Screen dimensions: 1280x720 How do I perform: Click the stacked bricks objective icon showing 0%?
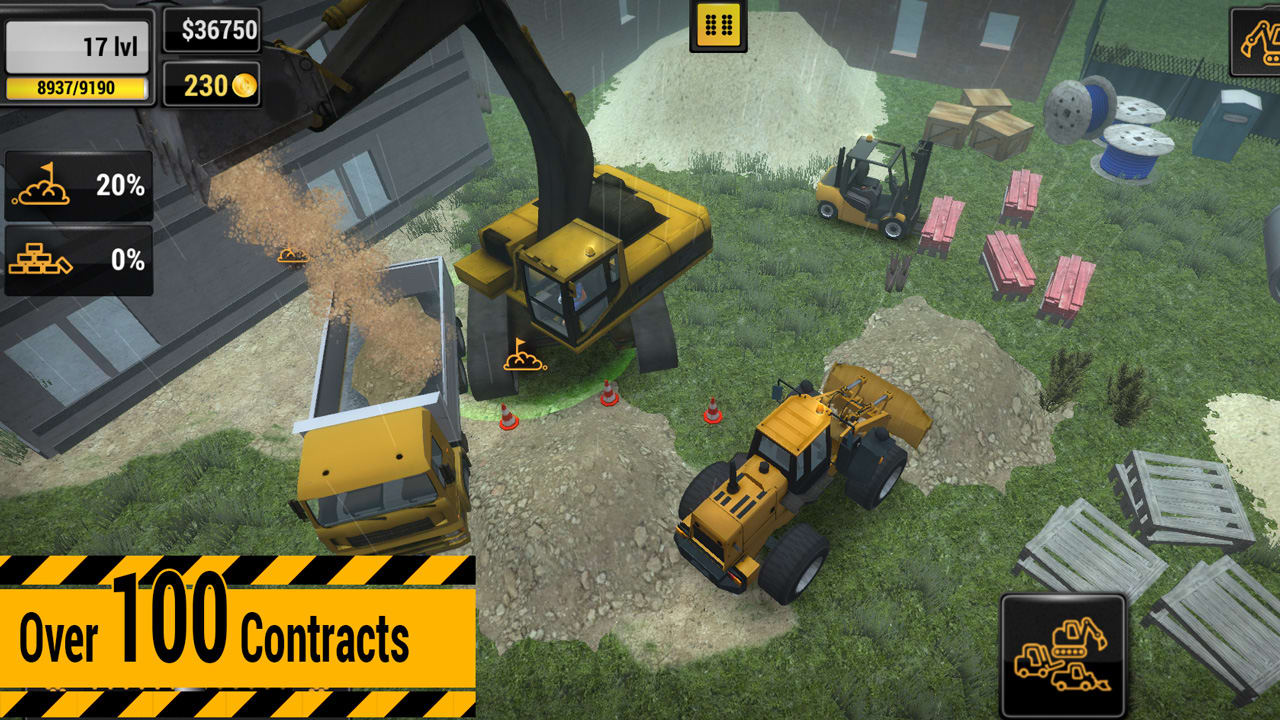click(x=41, y=259)
